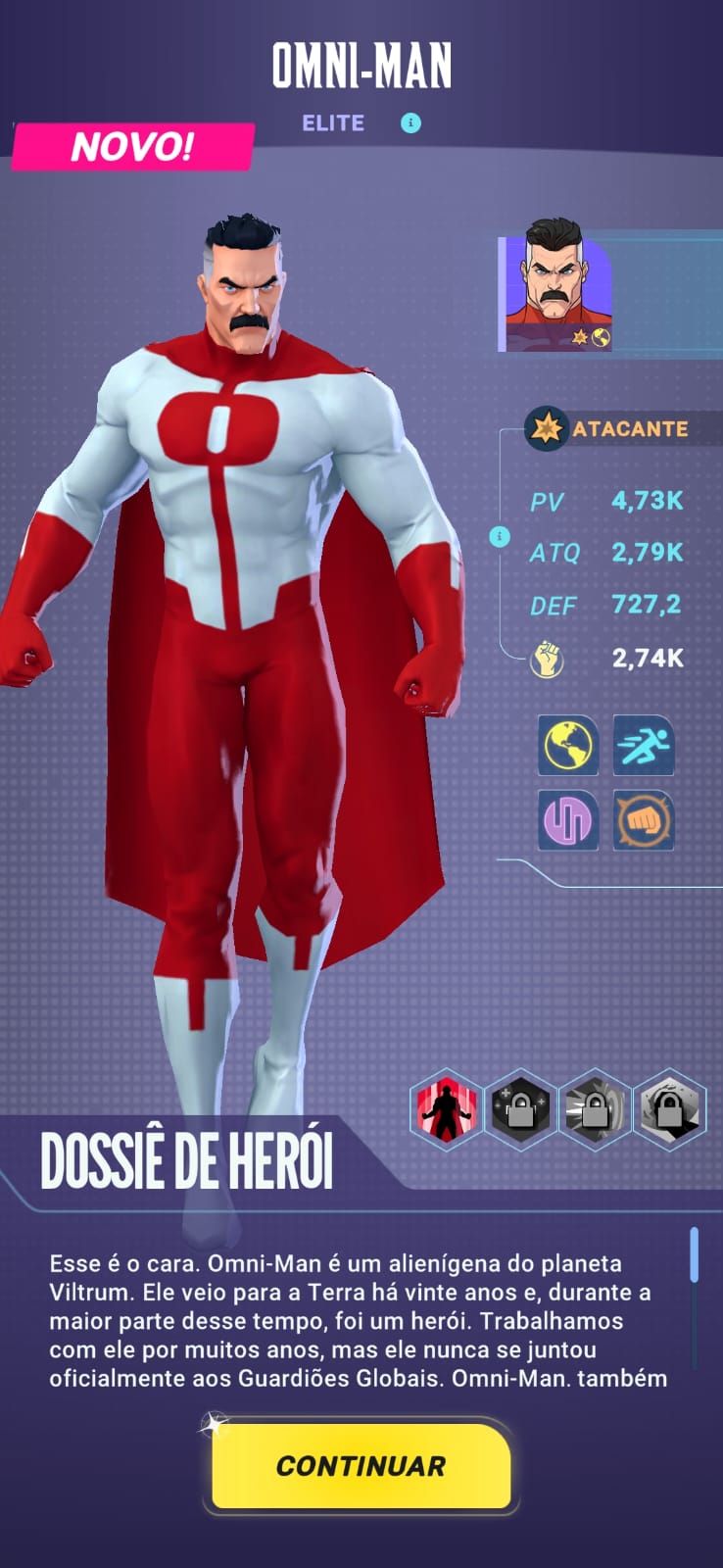Select Omni-Man's portrait thumbnail
This screenshot has height=1568, width=723.
pyautogui.click(x=557, y=293)
